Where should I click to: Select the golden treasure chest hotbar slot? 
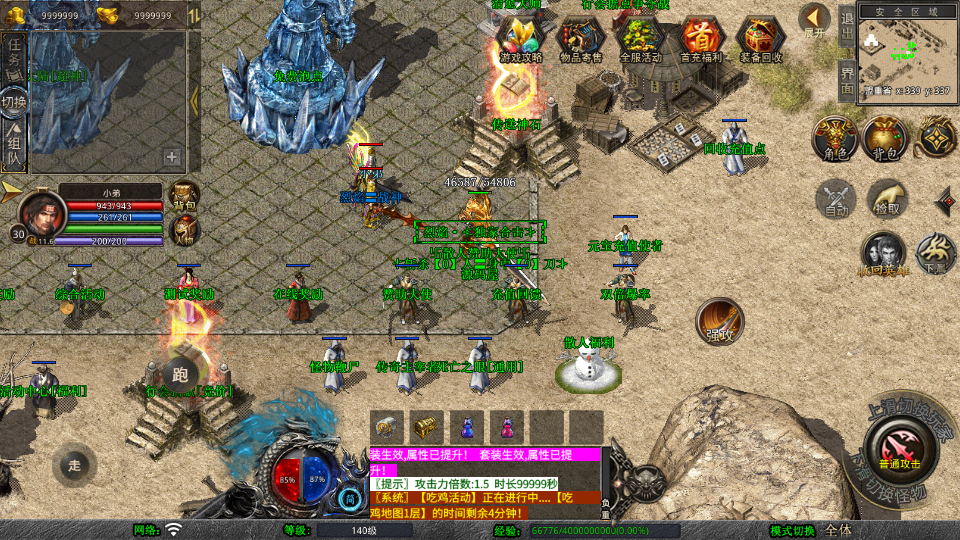(427, 427)
